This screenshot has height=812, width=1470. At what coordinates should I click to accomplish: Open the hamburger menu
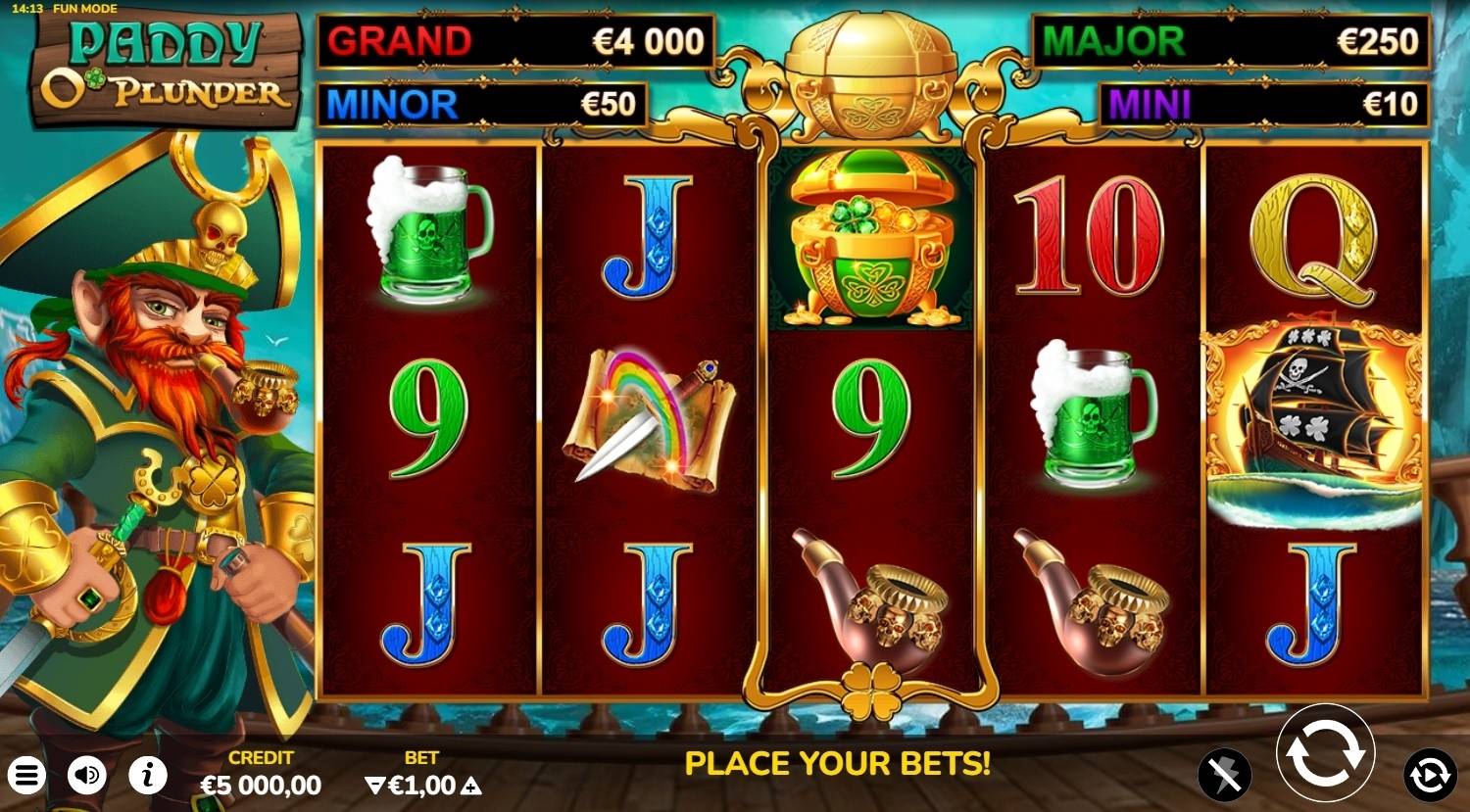point(26,777)
